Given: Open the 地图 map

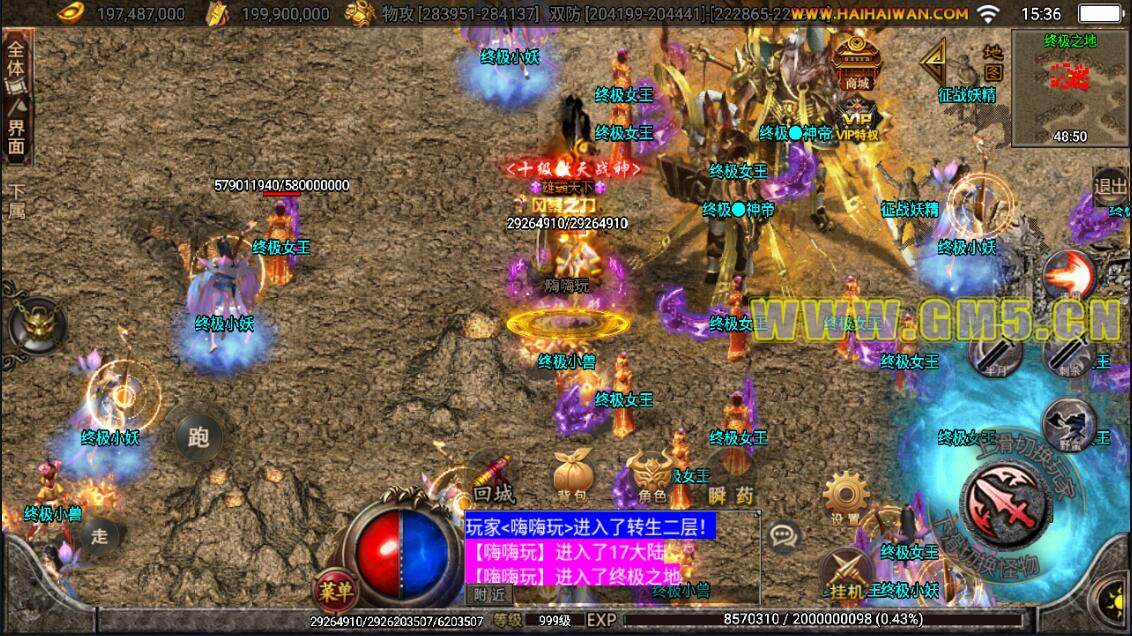Looking at the screenshot, I should pyautogui.click(x=992, y=62).
